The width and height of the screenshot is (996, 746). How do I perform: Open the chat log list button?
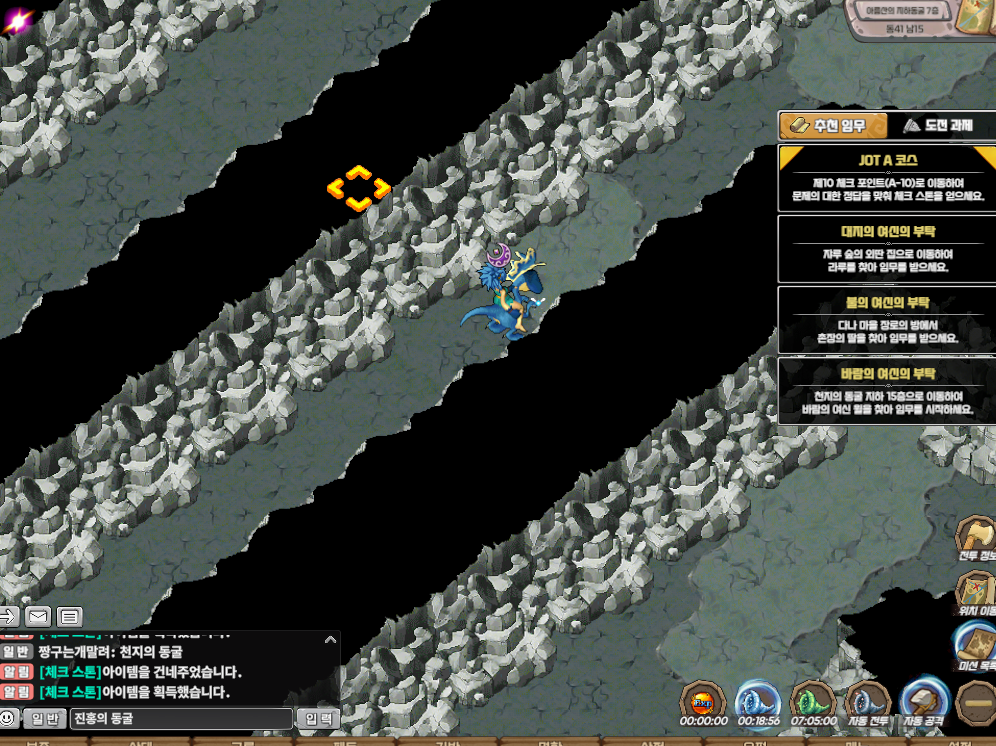tap(69, 616)
